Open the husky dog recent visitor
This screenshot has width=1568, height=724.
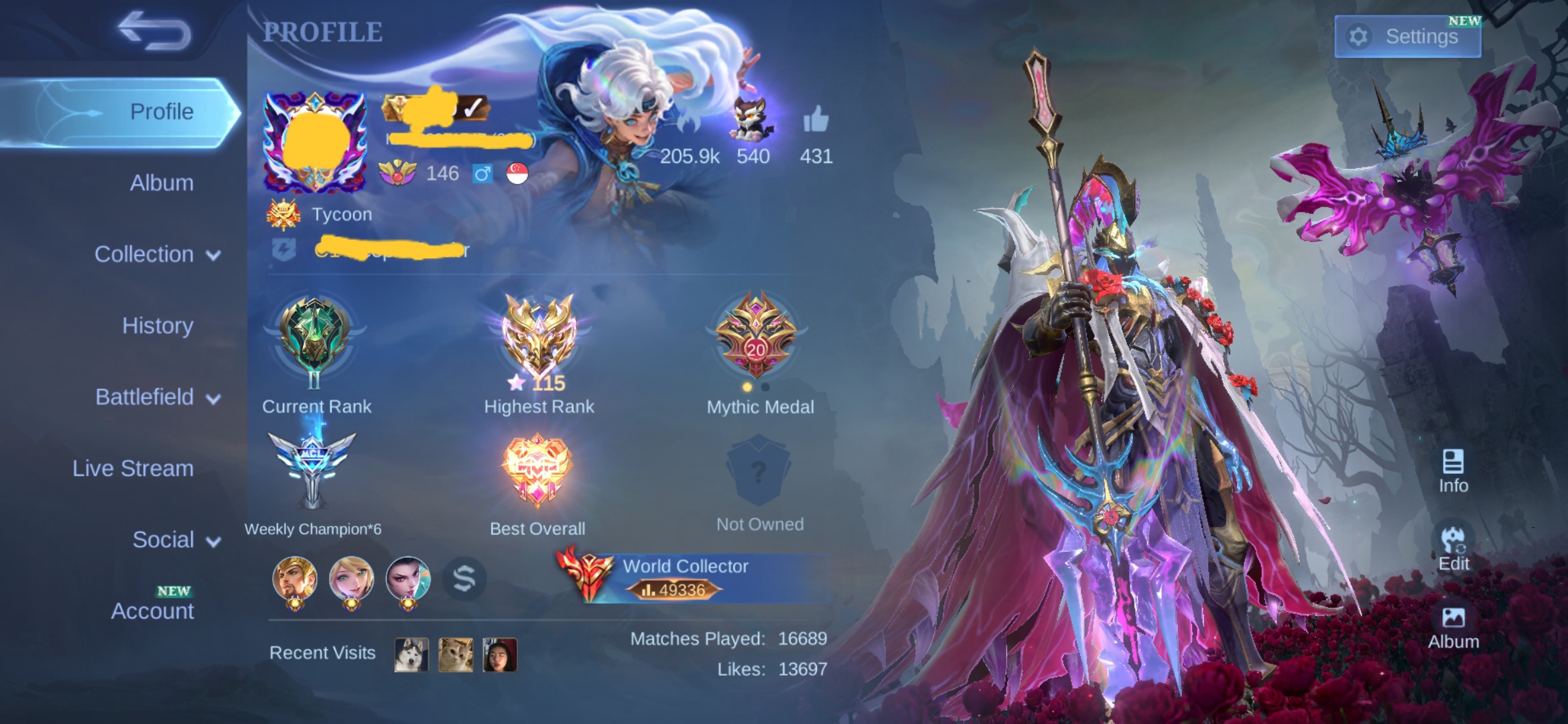[411, 654]
